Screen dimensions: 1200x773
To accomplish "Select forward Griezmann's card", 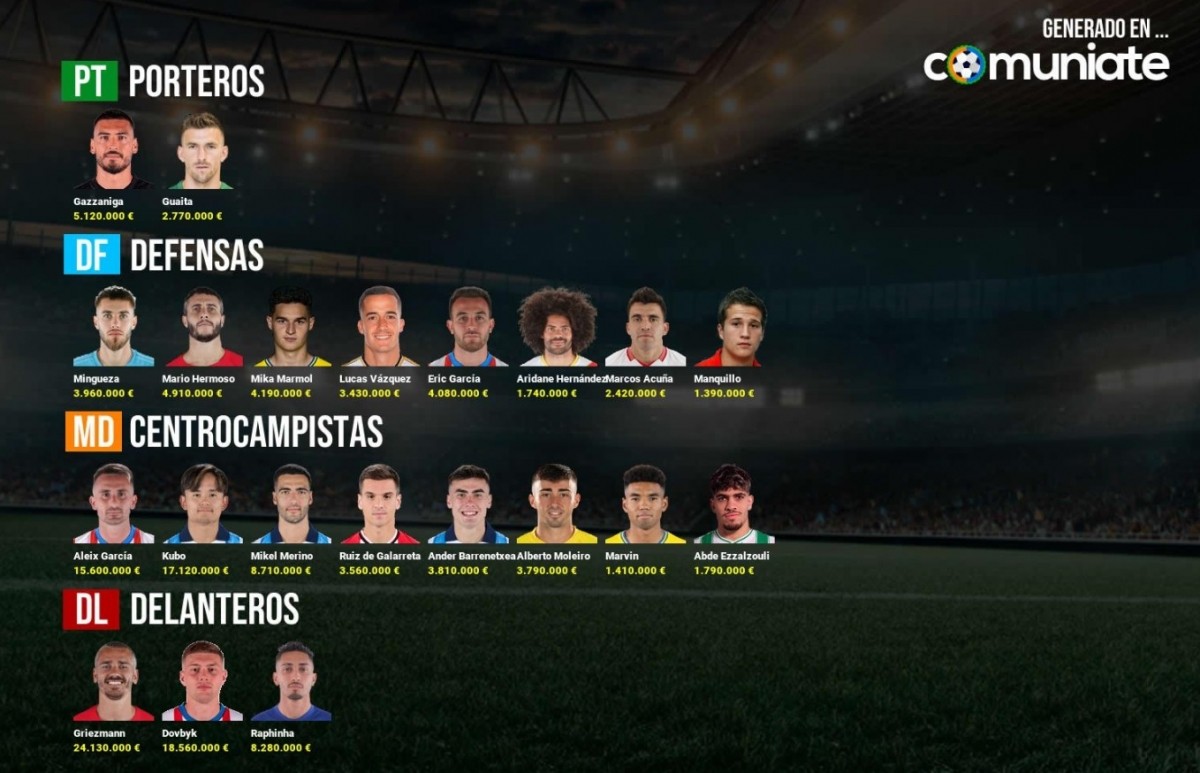I will (113, 681).
